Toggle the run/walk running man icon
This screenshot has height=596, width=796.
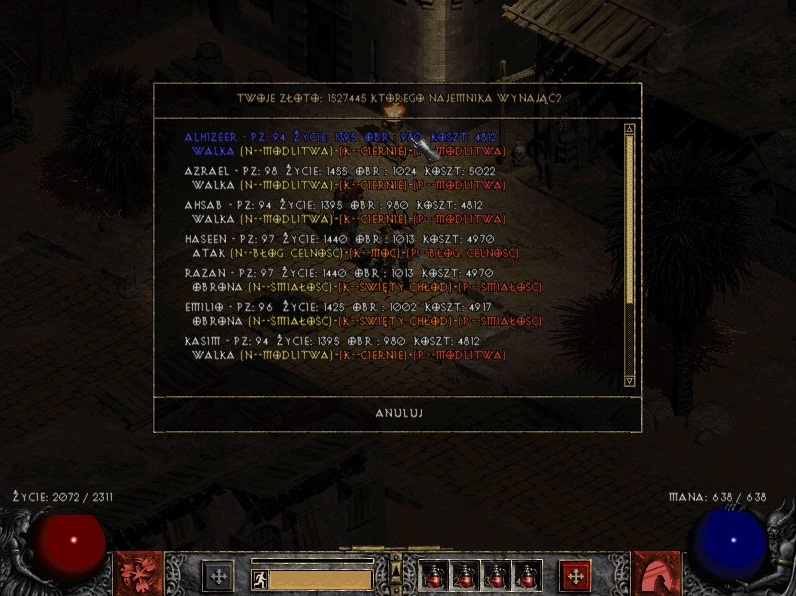tap(260, 578)
